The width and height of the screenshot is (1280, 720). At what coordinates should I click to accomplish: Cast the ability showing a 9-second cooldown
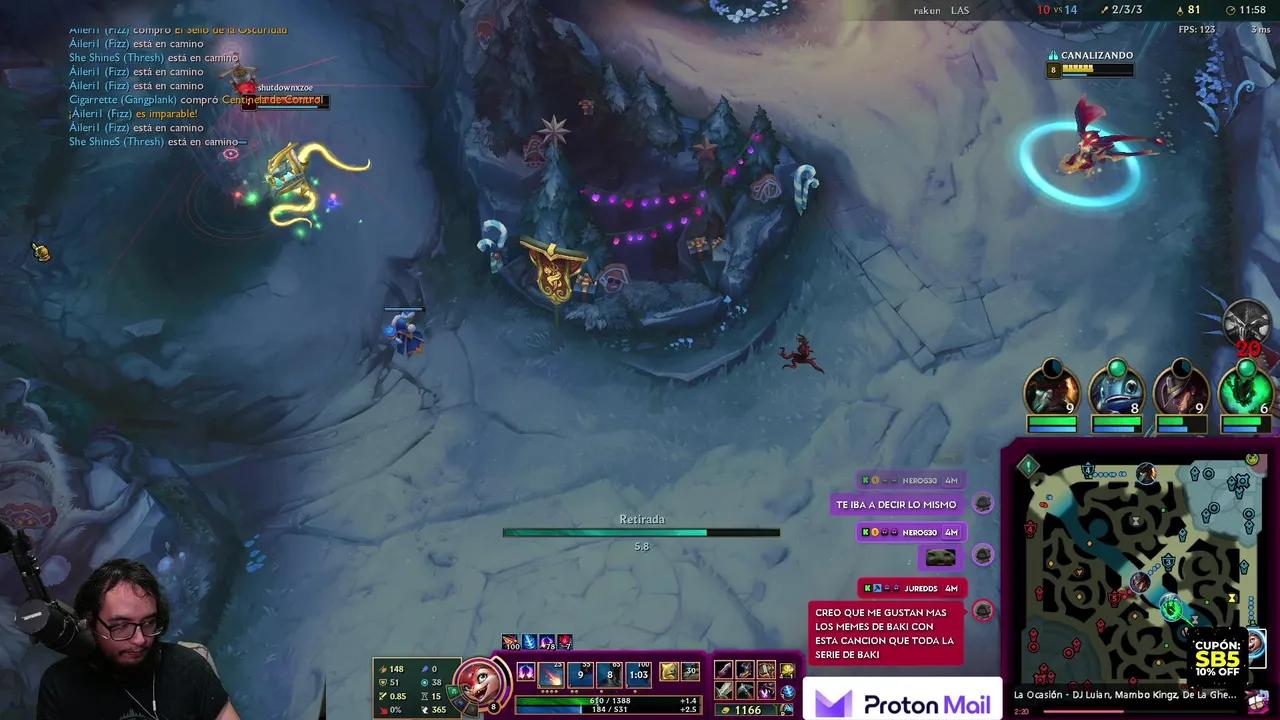(x=580, y=675)
